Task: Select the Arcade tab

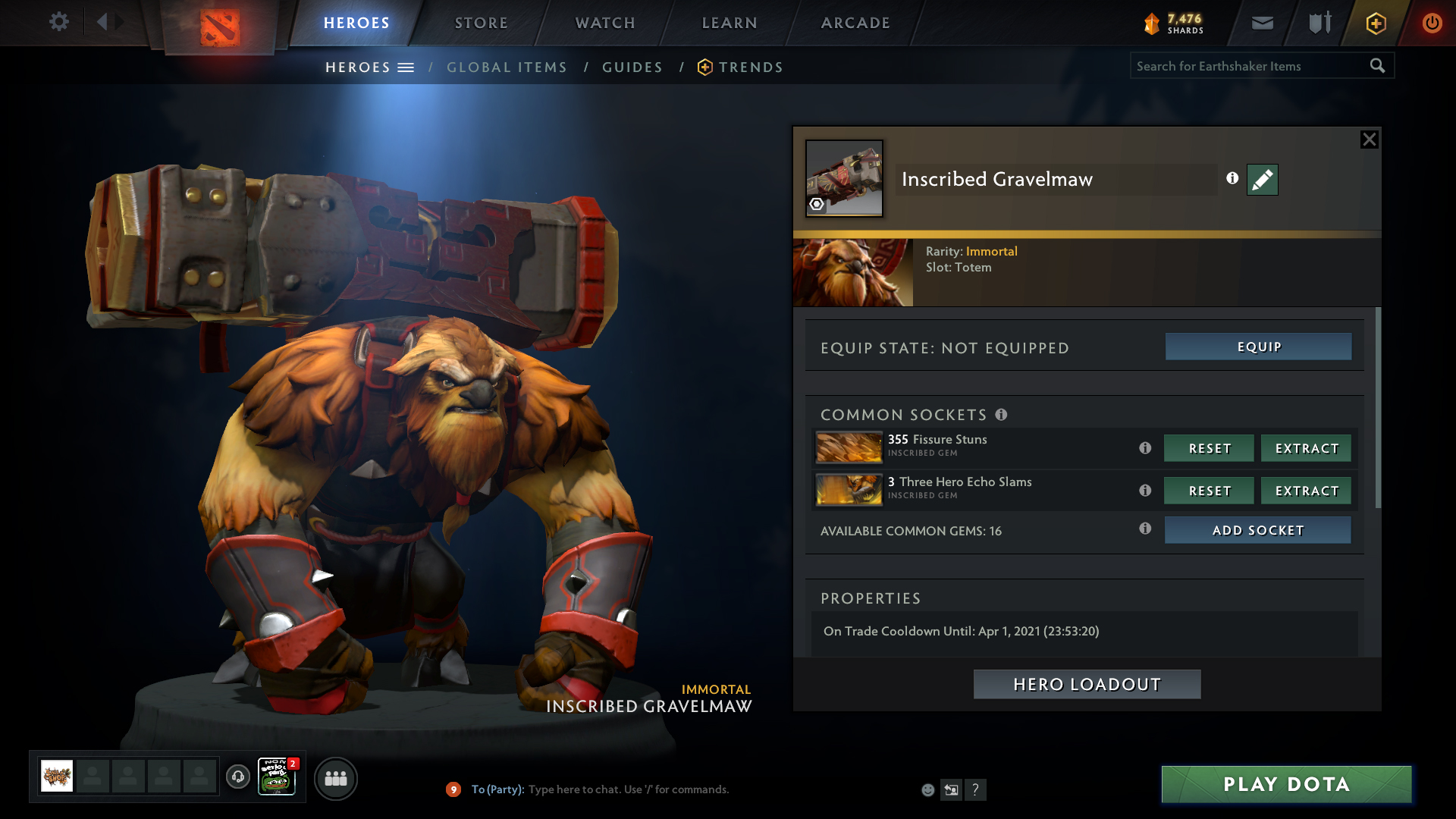Action: point(855,23)
